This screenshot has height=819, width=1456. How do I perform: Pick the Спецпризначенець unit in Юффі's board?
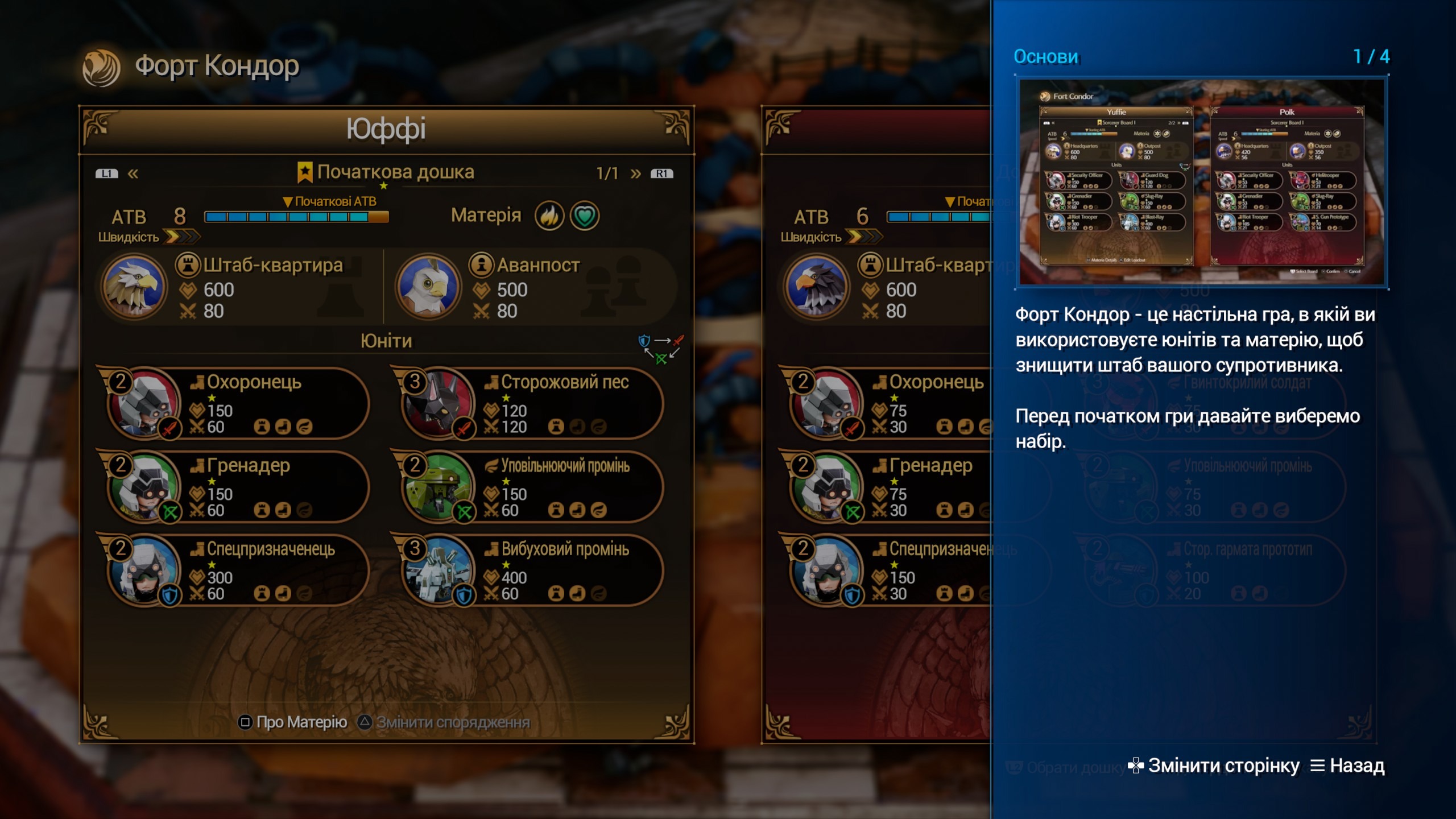(x=239, y=570)
